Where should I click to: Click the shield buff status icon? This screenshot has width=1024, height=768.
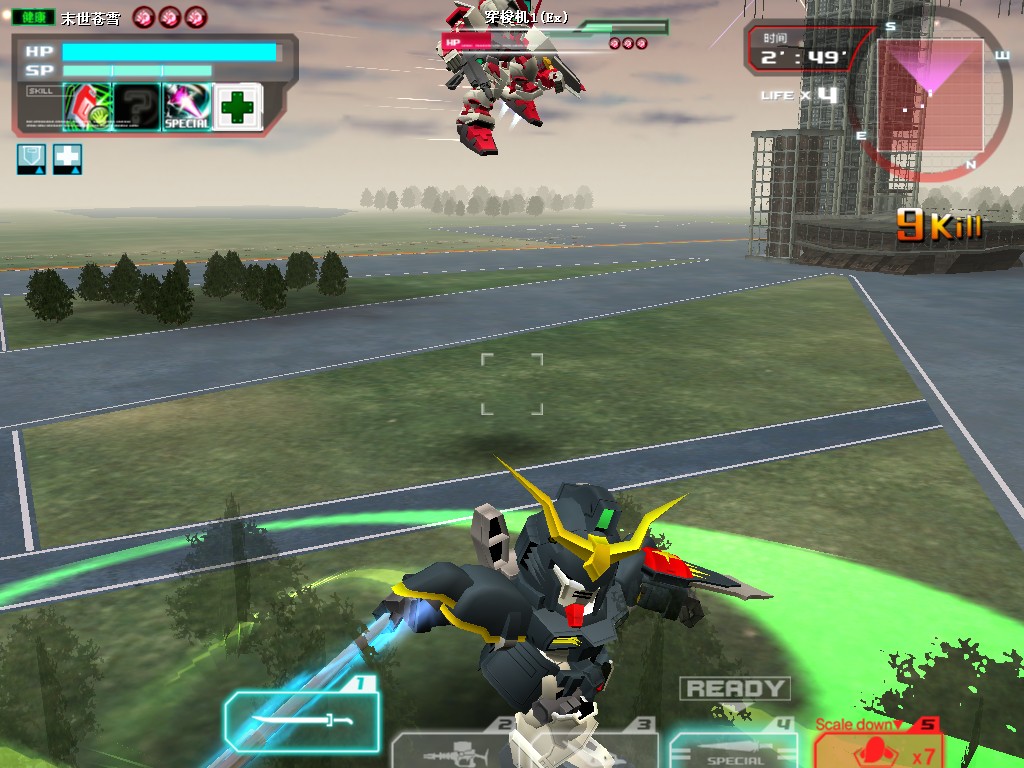[31, 159]
